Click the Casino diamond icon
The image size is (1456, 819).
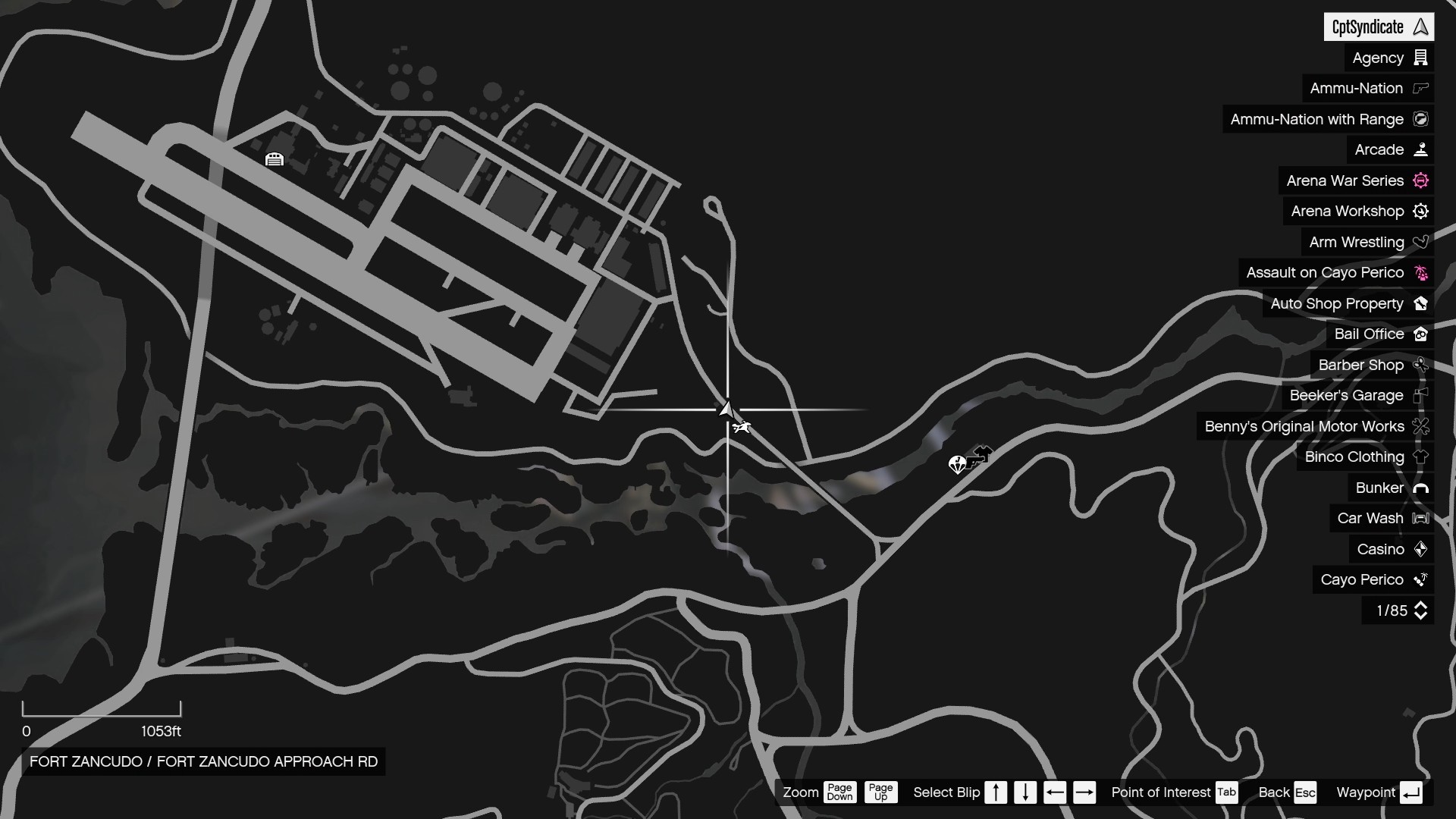point(1420,549)
